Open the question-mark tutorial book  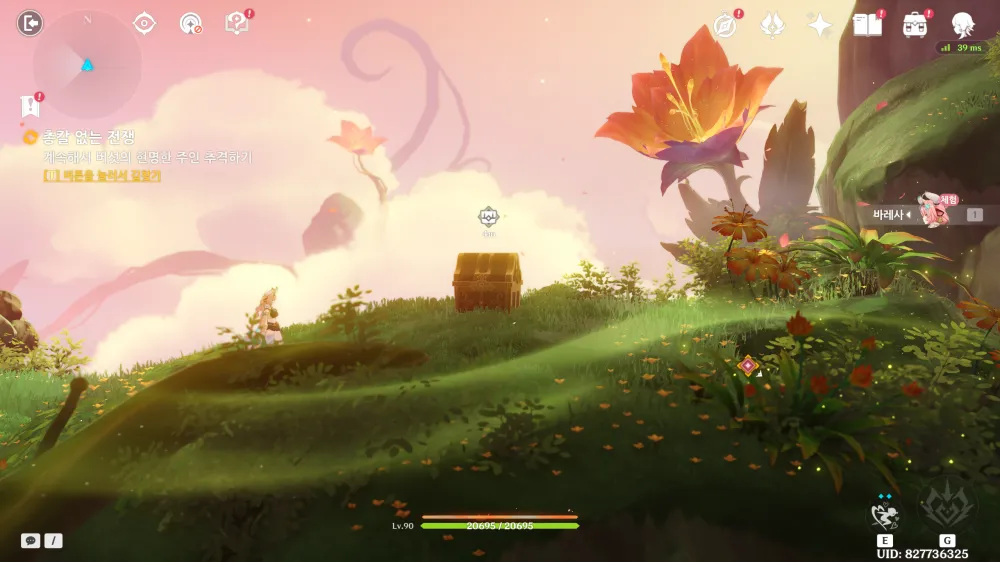point(237,23)
